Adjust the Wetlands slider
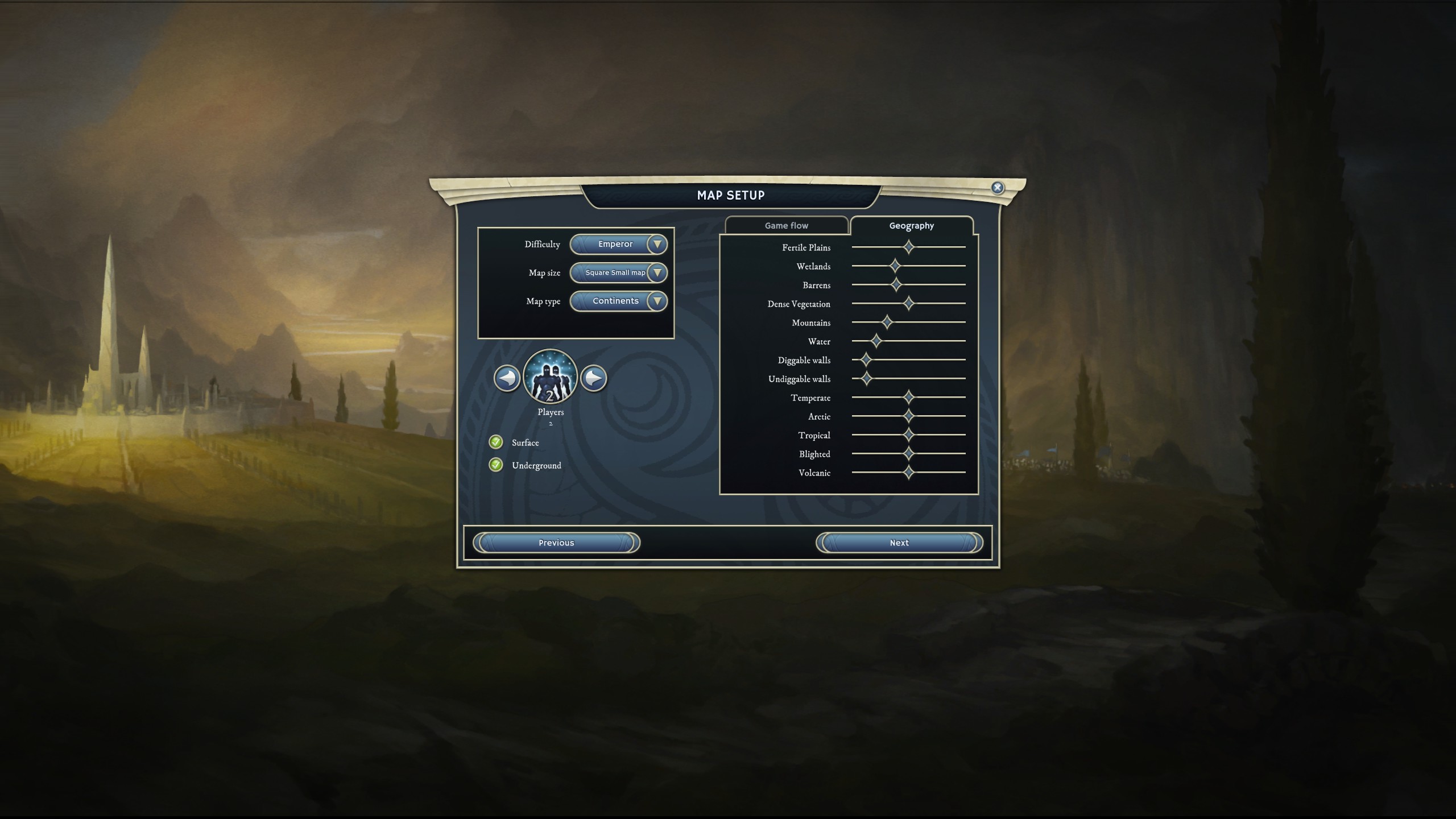The height and width of the screenshot is (819, 1456). [895, 266]
